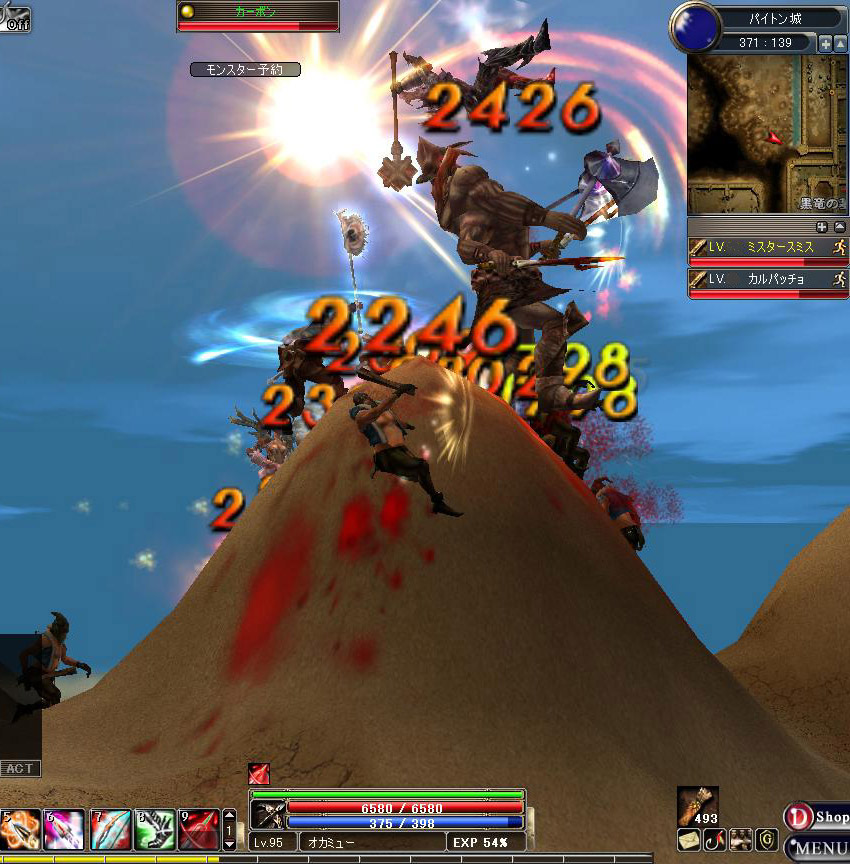Activate skill slot 9 red bow
This screenshot has width=850, height=864.
click(x=199, y=830)
